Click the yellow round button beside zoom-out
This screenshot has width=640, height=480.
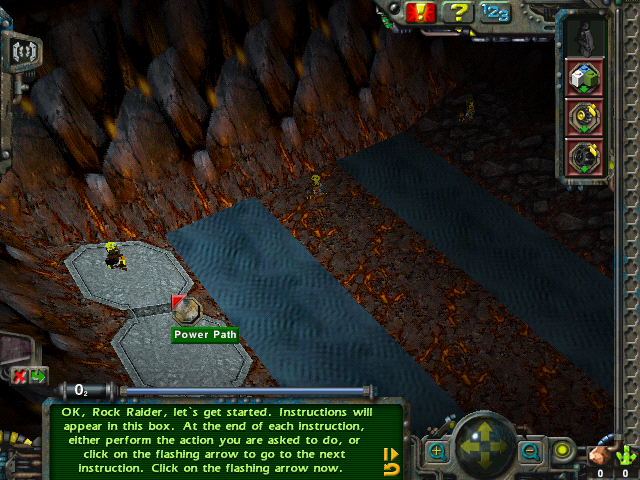562,451
